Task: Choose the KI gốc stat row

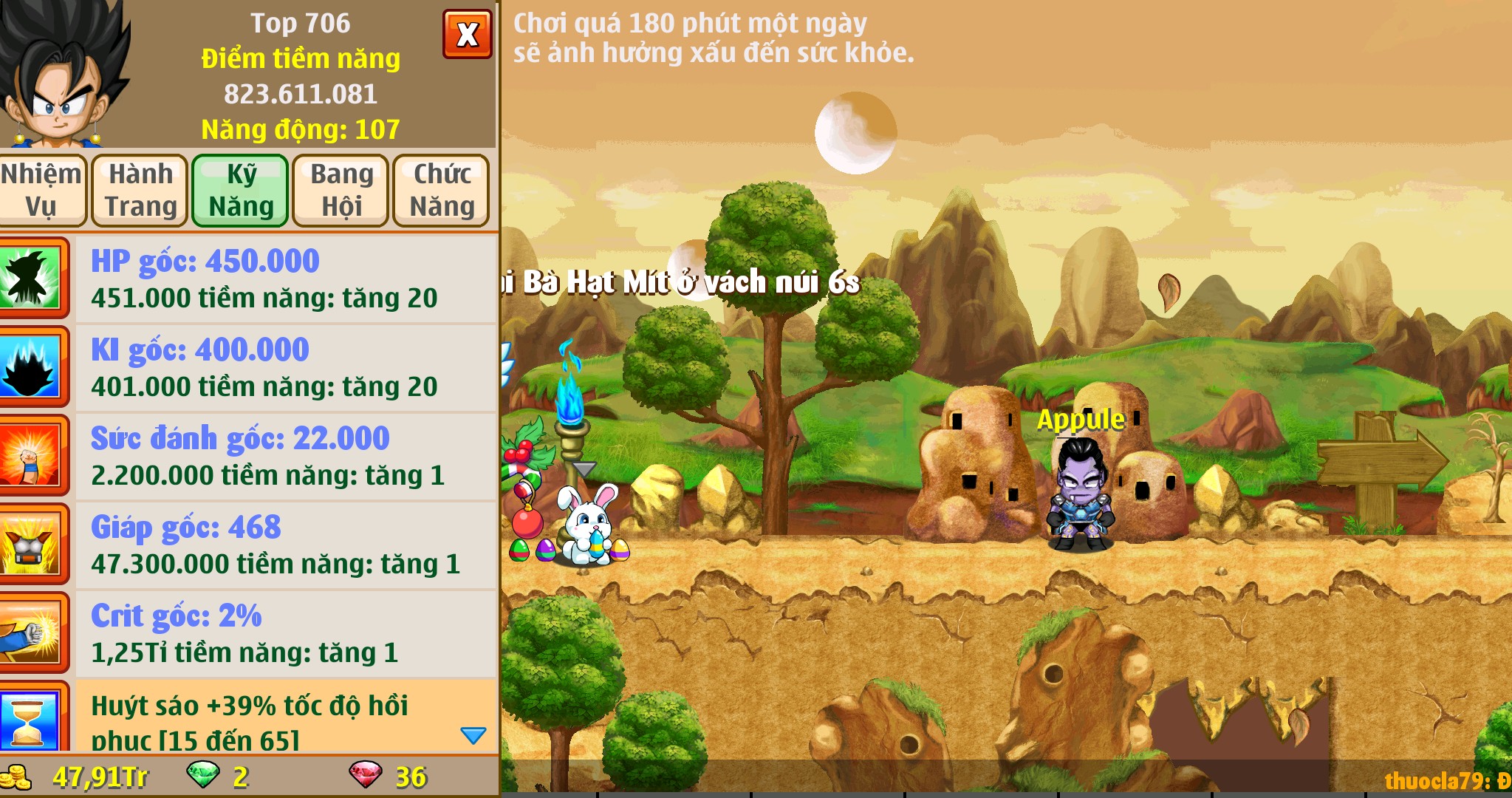Action: point(285,368)
